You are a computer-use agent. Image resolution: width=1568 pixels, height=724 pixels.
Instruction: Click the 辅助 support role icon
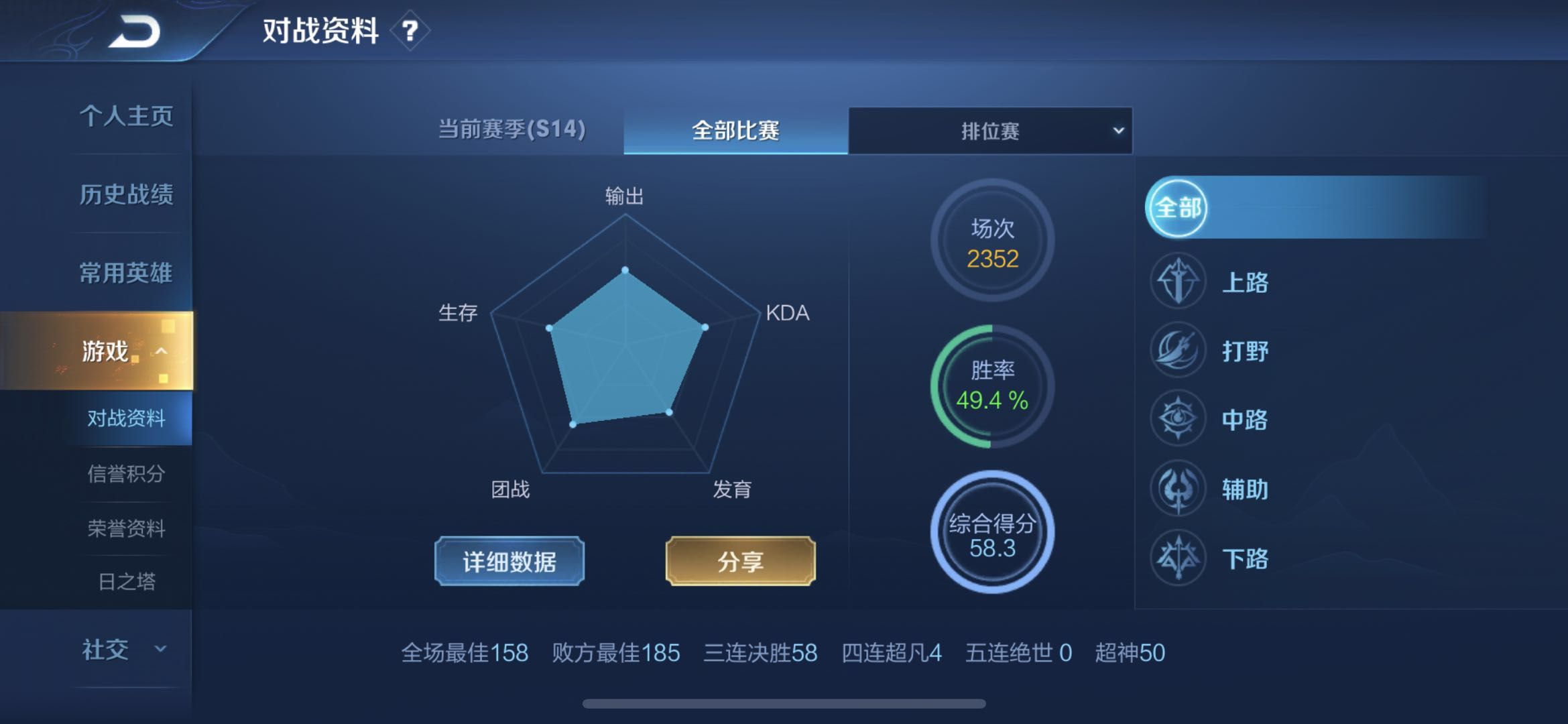(x=1177, y=489)
